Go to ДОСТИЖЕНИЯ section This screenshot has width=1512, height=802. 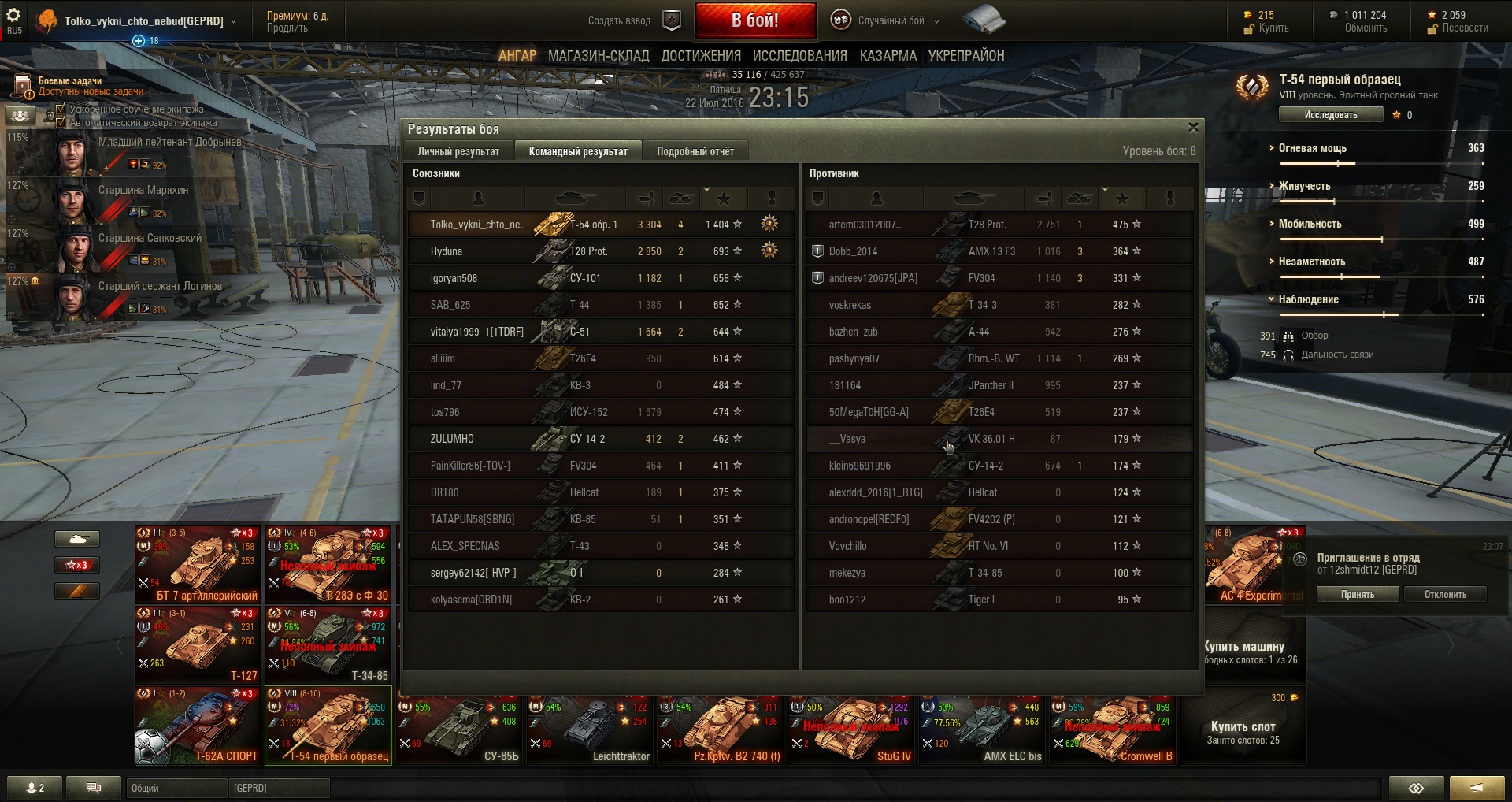701,56
